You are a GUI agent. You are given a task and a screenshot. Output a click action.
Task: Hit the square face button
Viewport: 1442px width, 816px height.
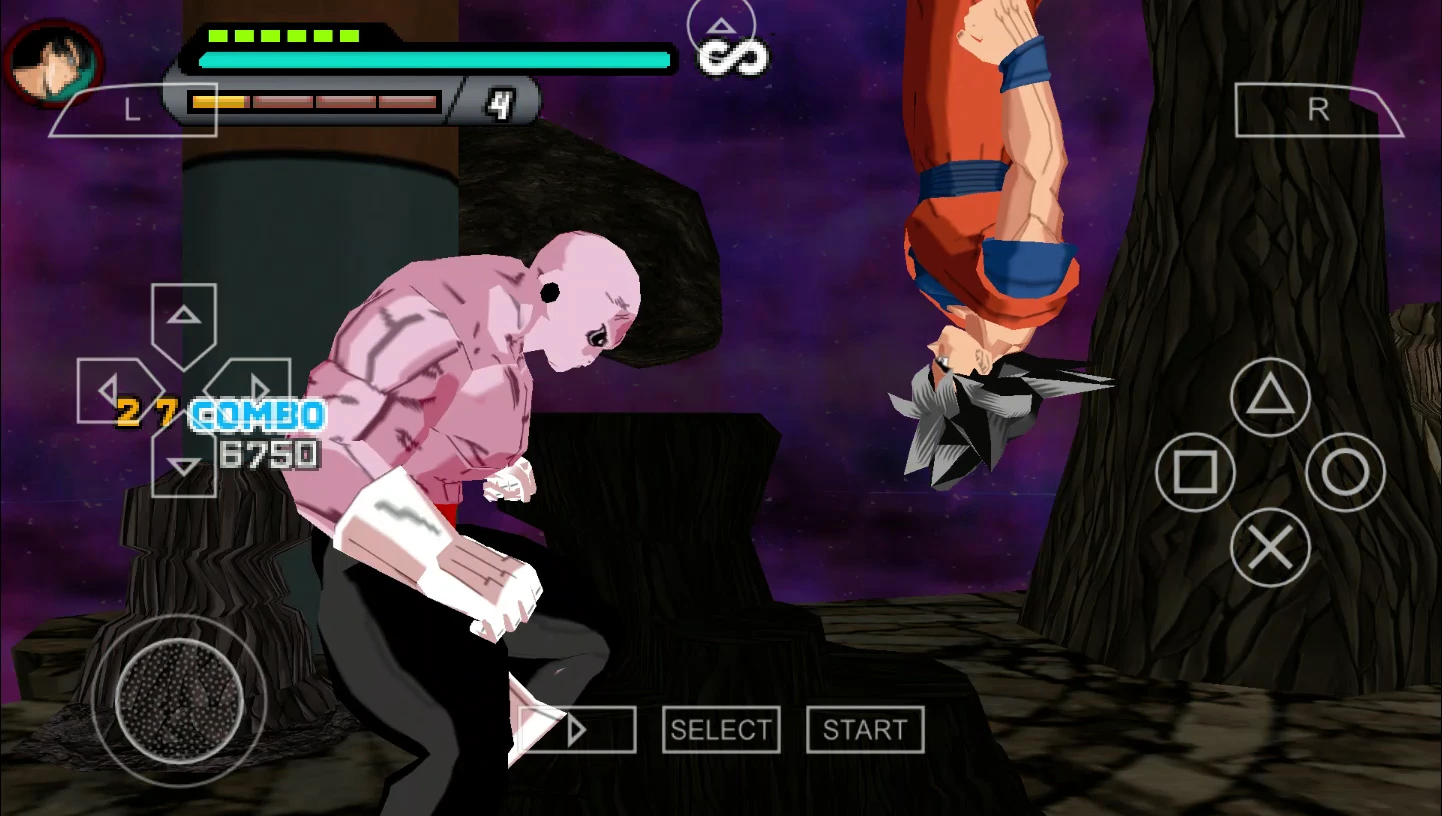pyautogui.click(x=1195, y=472)
